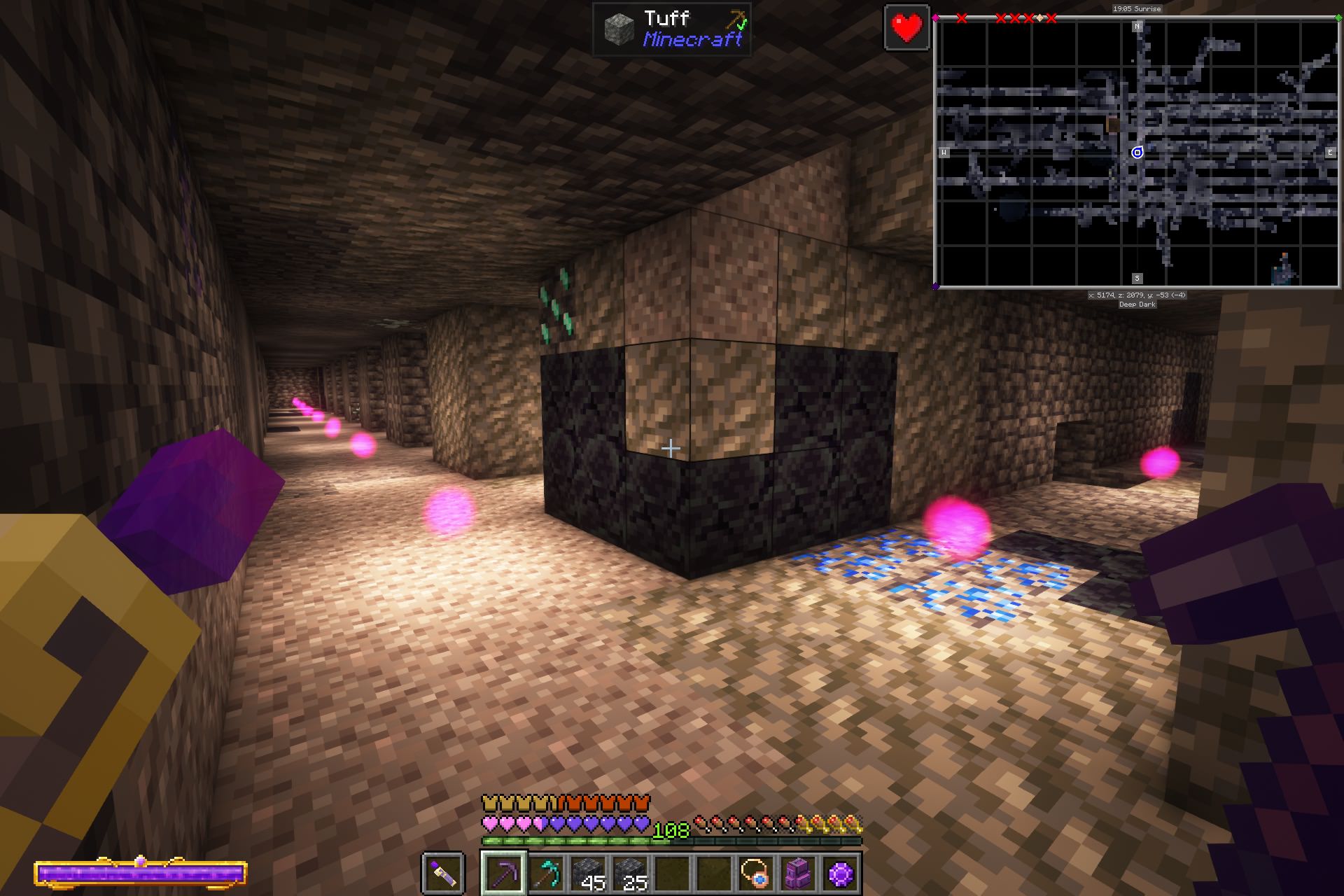This screenshot has height=896, width=1344.
Task: Select the purple orb in the last hotbar slot
Action: [841, 874]
